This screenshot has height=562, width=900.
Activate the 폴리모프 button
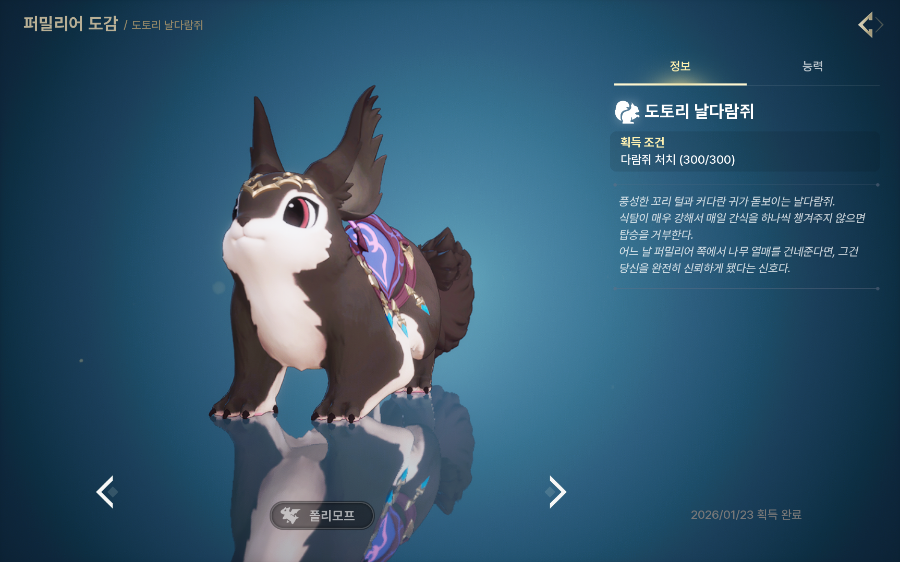coord(322,516)
